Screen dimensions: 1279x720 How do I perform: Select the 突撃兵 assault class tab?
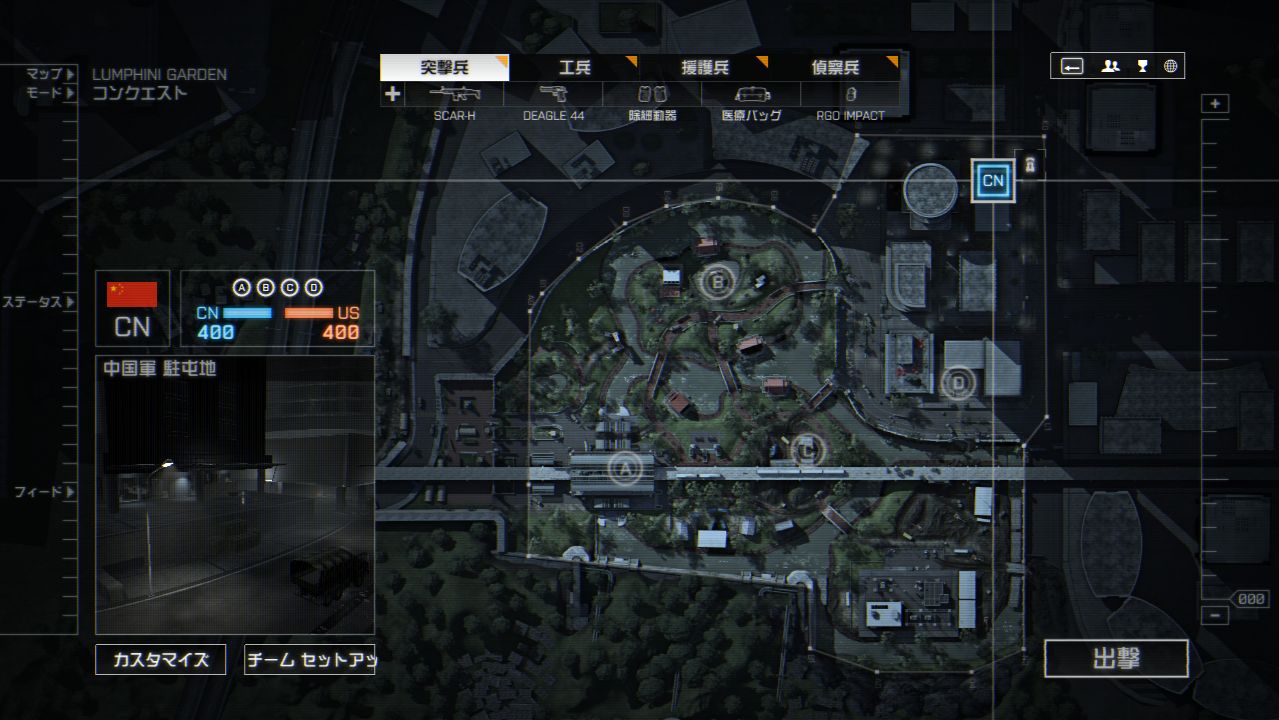pos(445,68)
